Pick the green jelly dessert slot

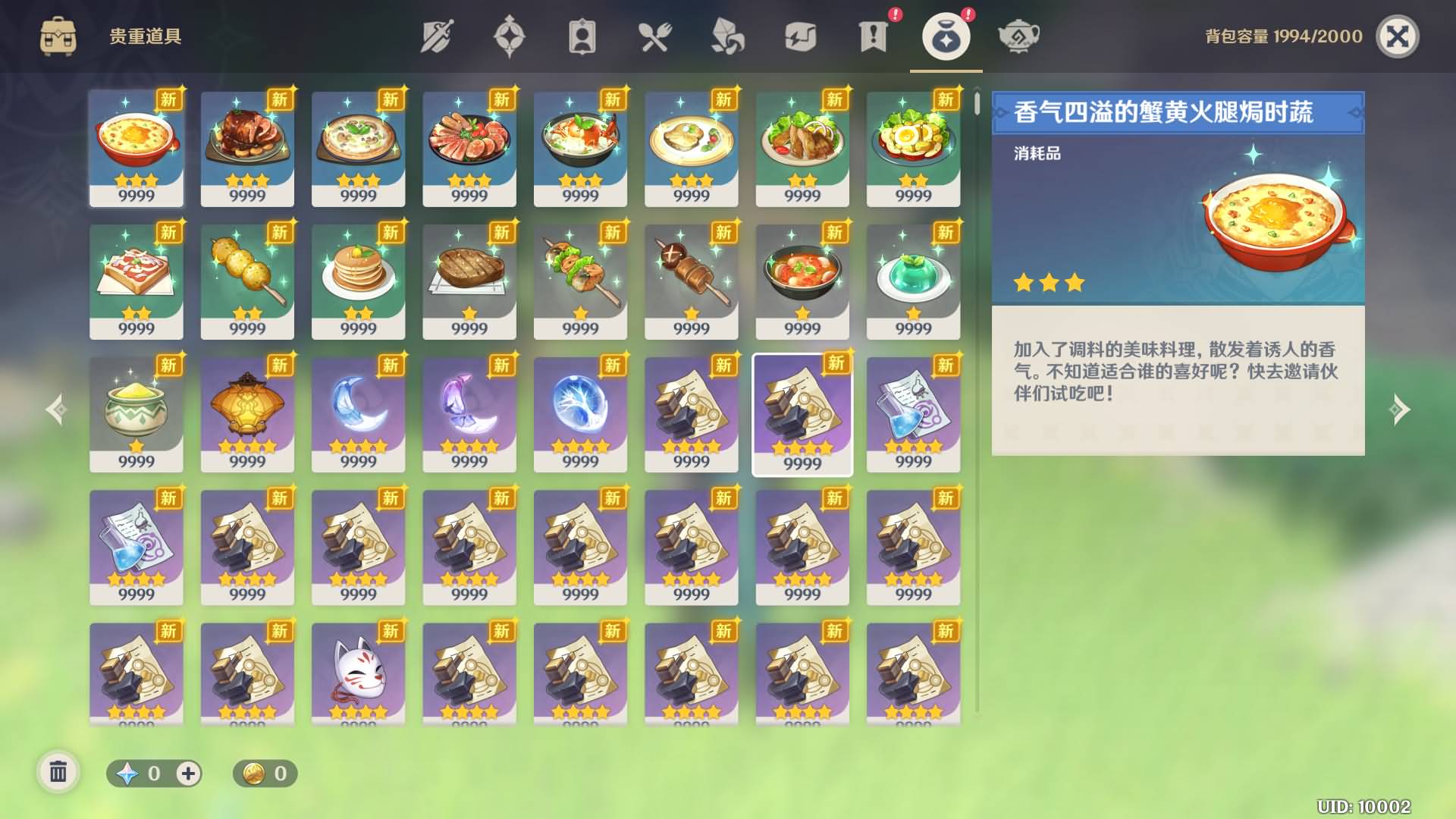coord(913,281)
